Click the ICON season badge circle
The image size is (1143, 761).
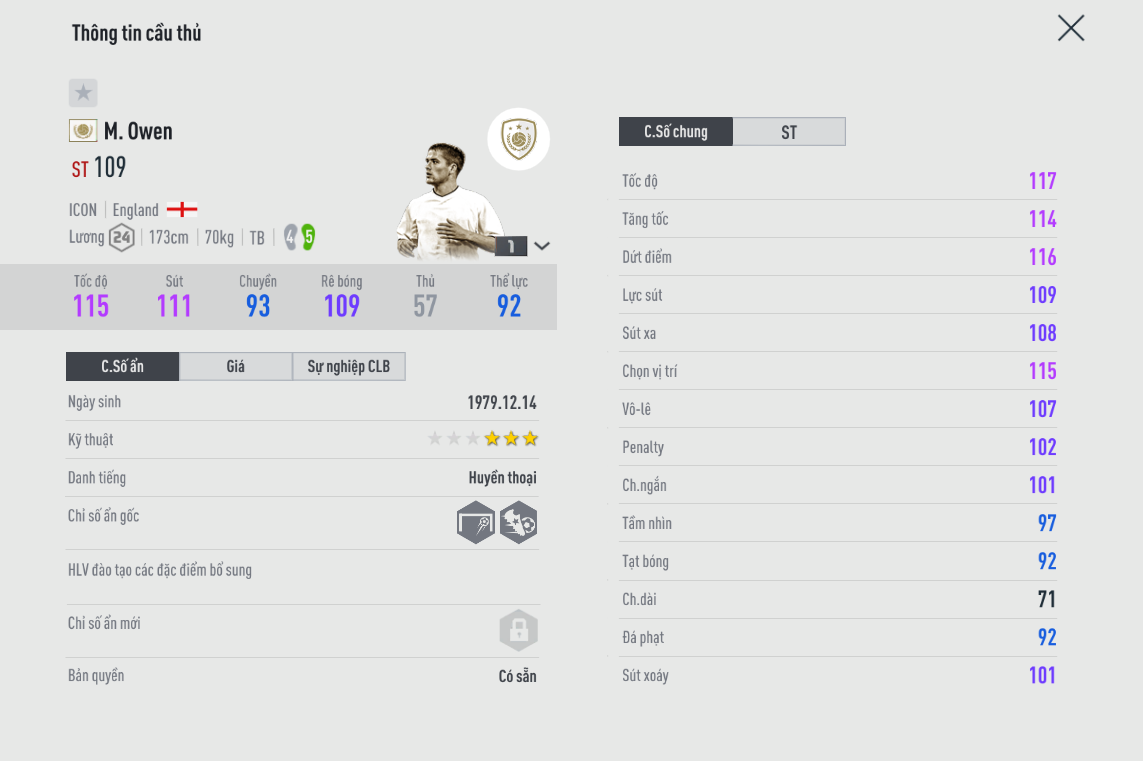tap(518, 139)
